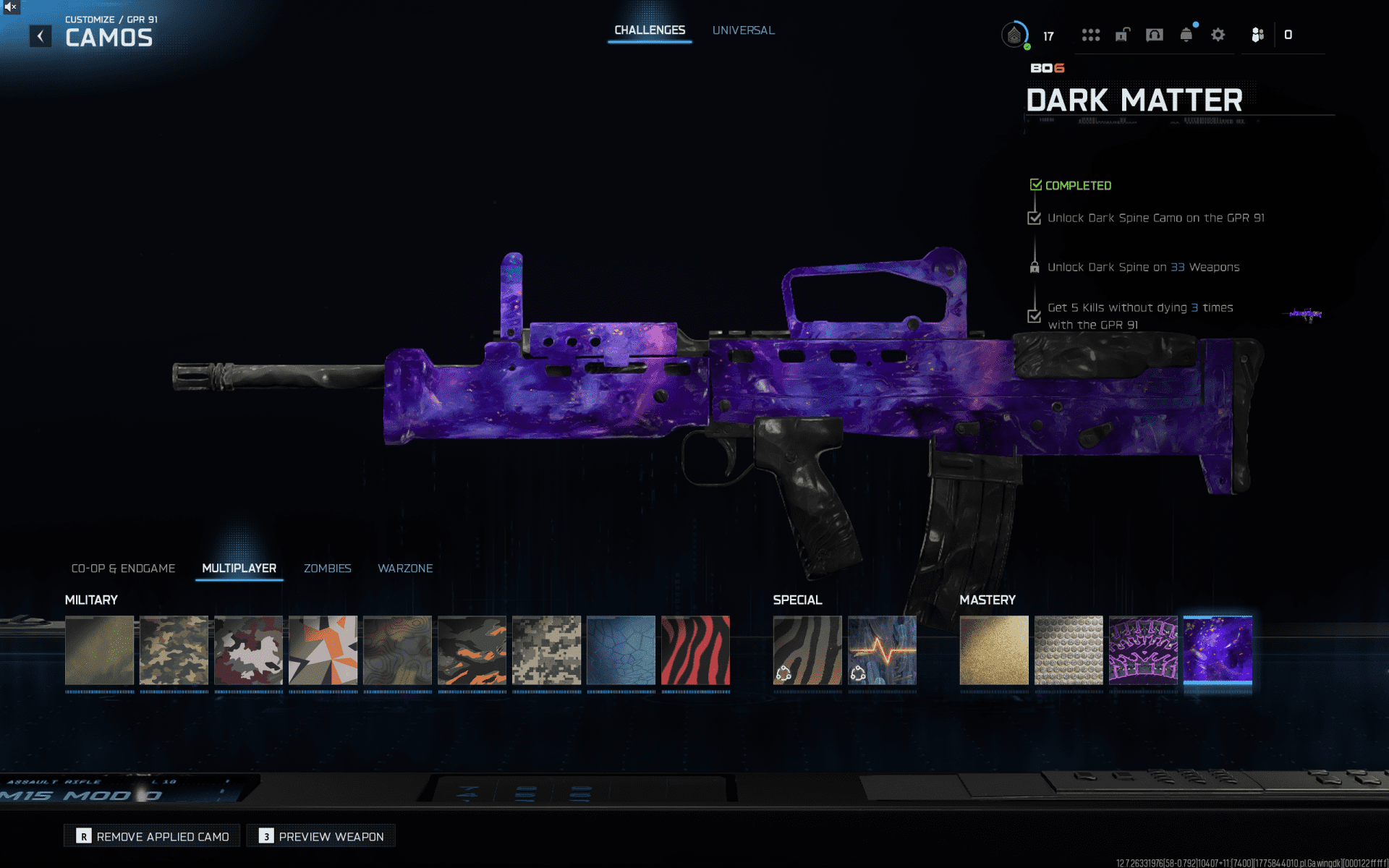Open the Settings gear menu
Image resolution: width=1389 pixels, height=868 pixels.
(x=1218, y=35)
